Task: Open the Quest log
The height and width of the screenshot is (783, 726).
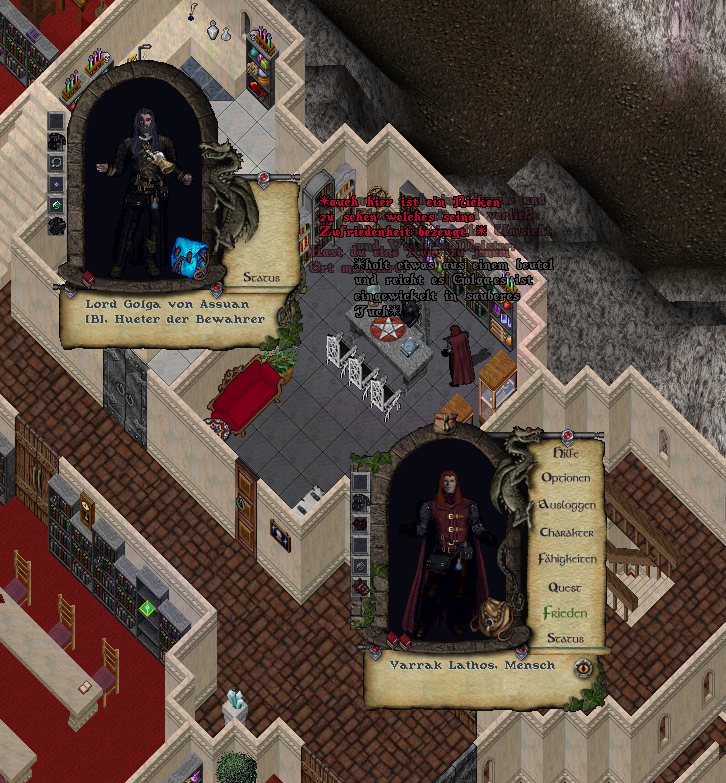Action: (x=565, y=587)
